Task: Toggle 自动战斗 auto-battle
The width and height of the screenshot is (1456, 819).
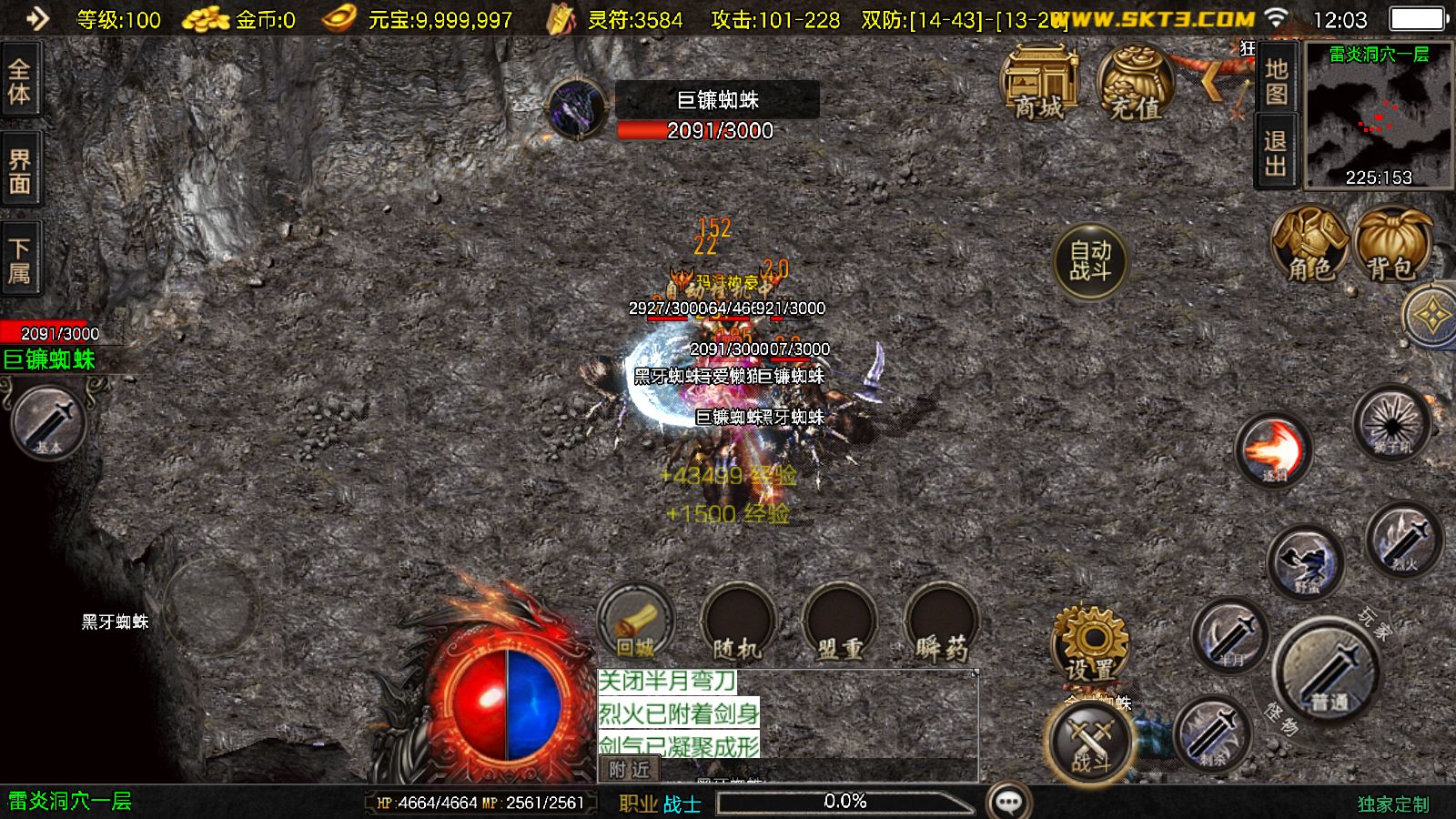Action: click(1089, 261)
